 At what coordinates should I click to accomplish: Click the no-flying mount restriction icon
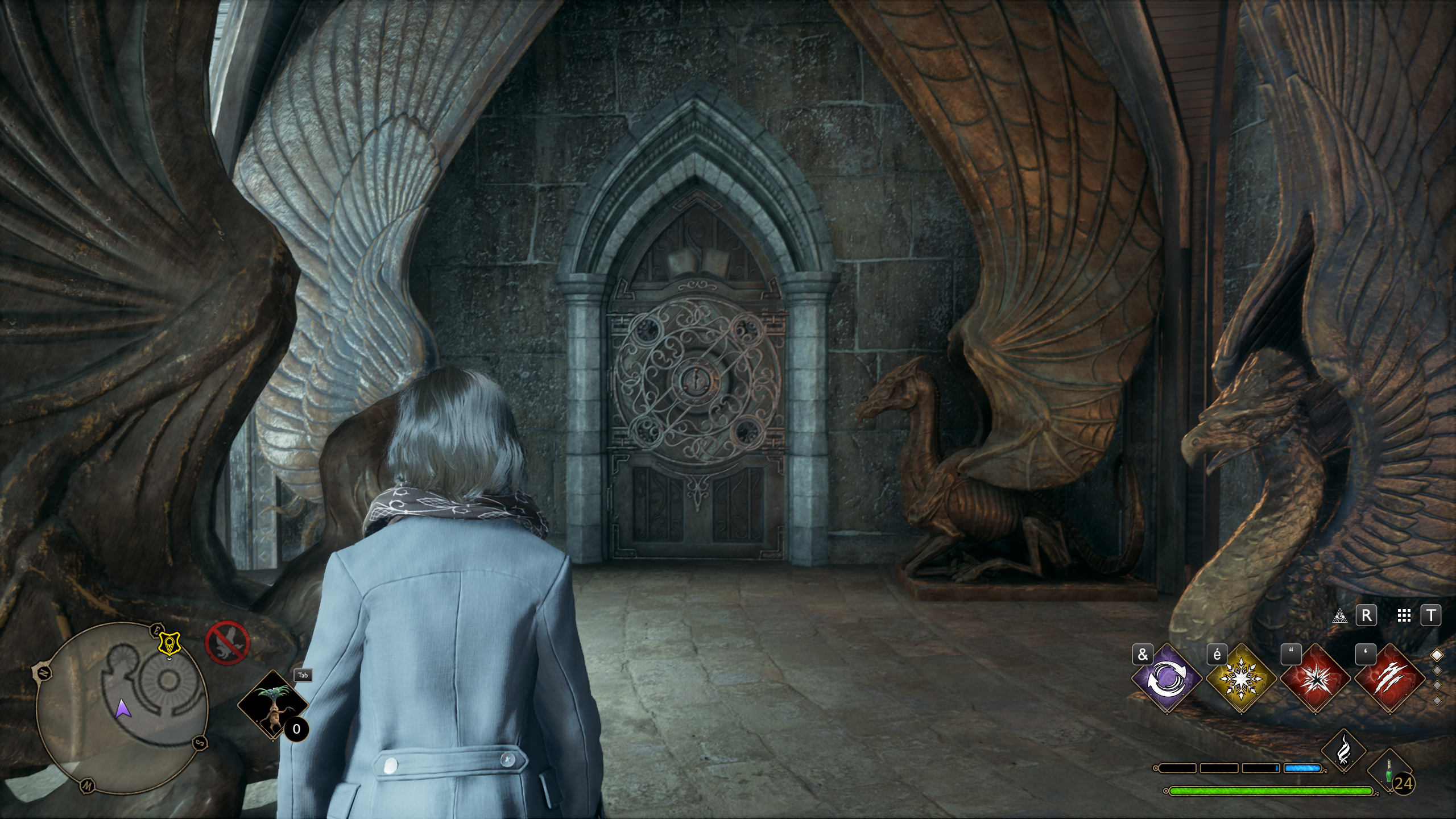point(227,643)
